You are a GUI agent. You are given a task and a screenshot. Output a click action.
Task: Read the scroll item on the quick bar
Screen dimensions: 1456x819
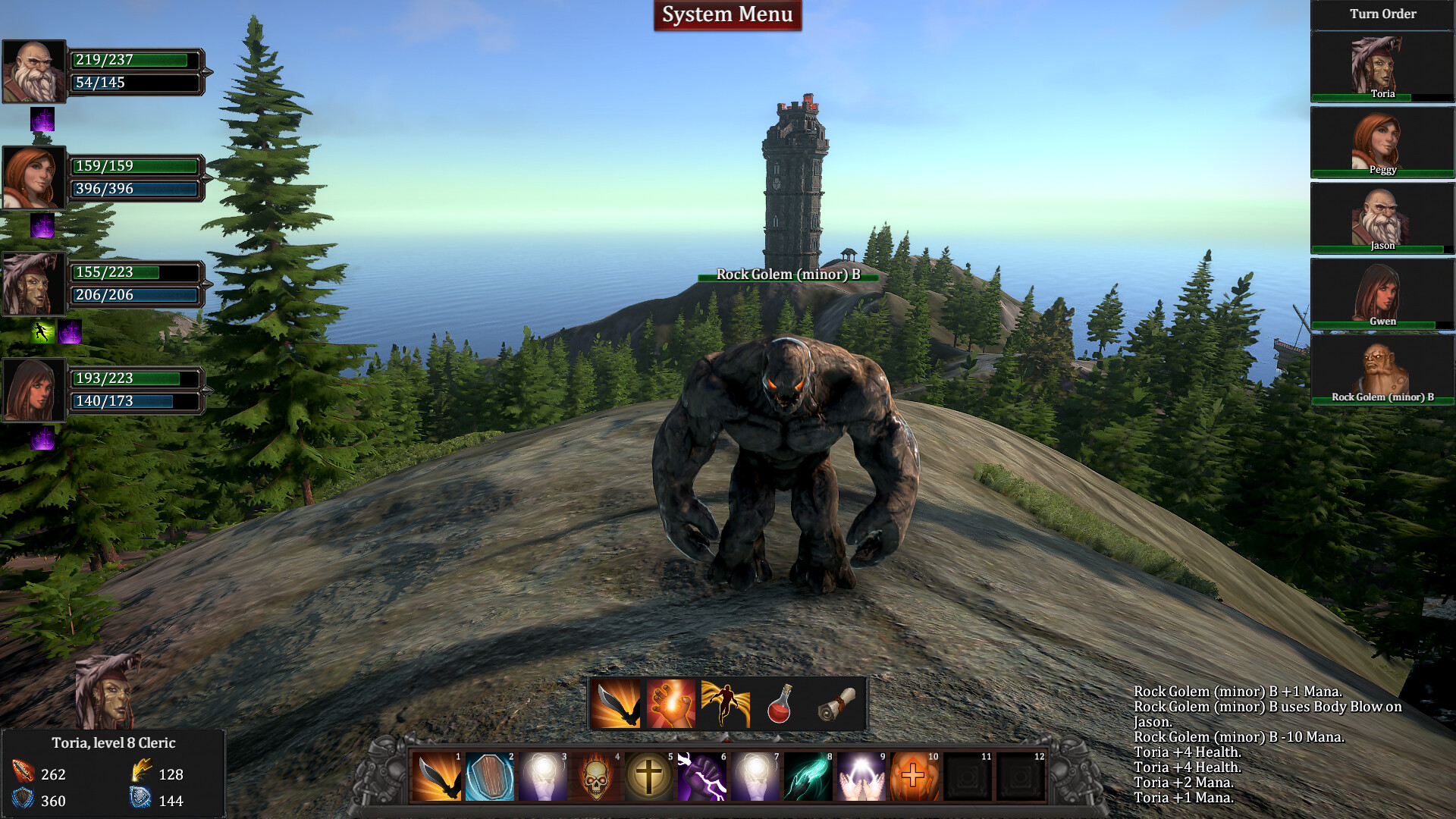[835, 704]
